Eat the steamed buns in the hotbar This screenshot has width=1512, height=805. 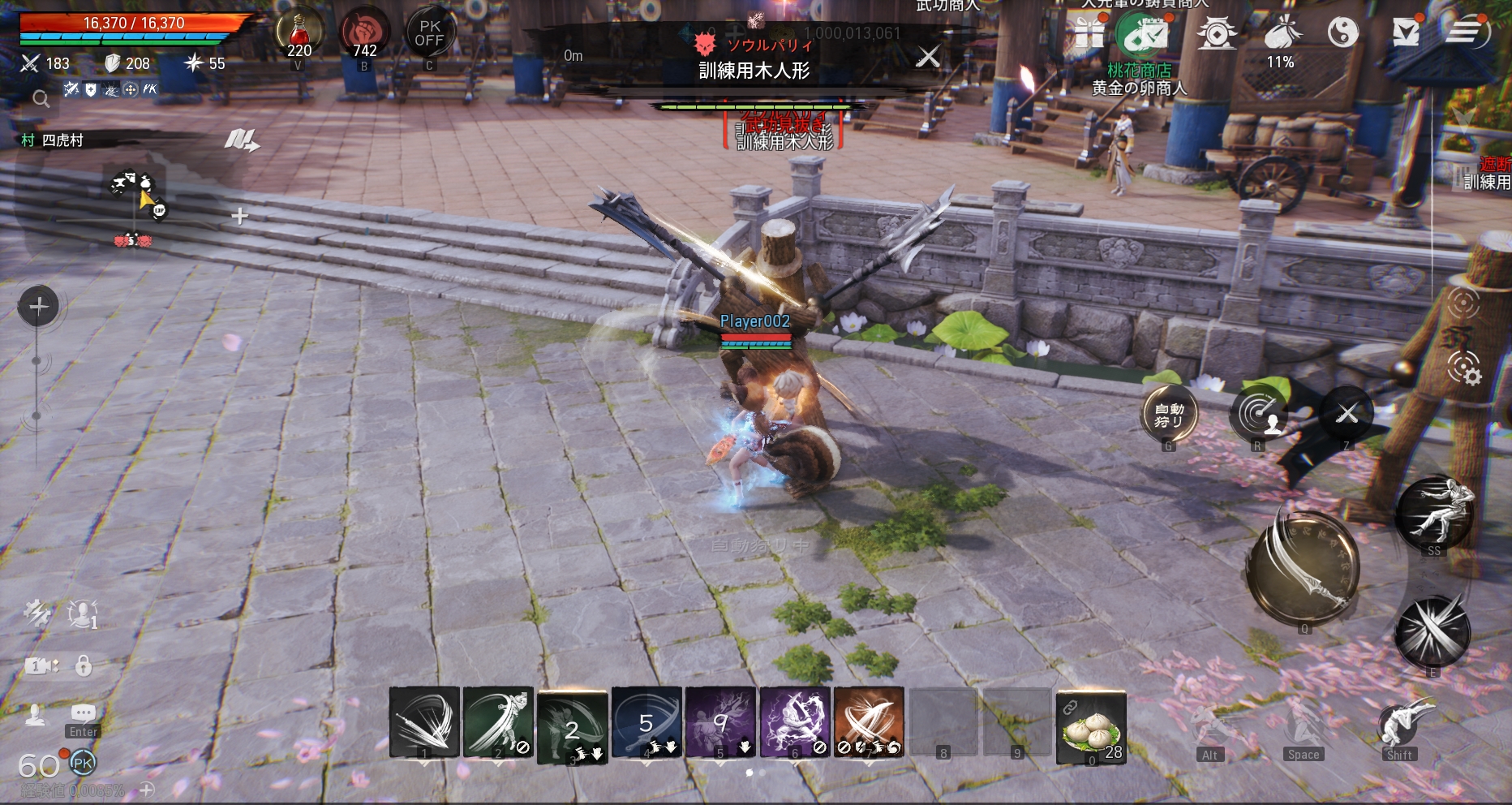pos(1091,726)
